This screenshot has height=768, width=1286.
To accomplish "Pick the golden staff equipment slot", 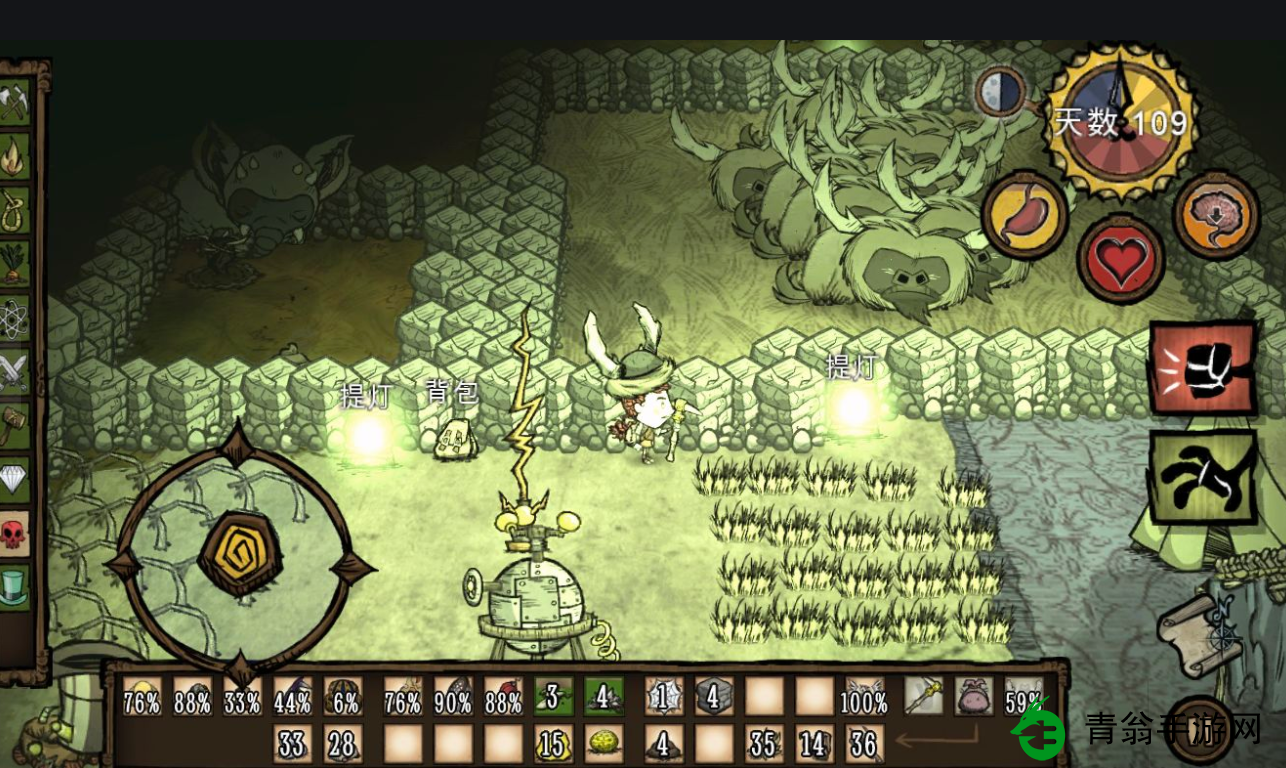I will (x=923, y=696).
